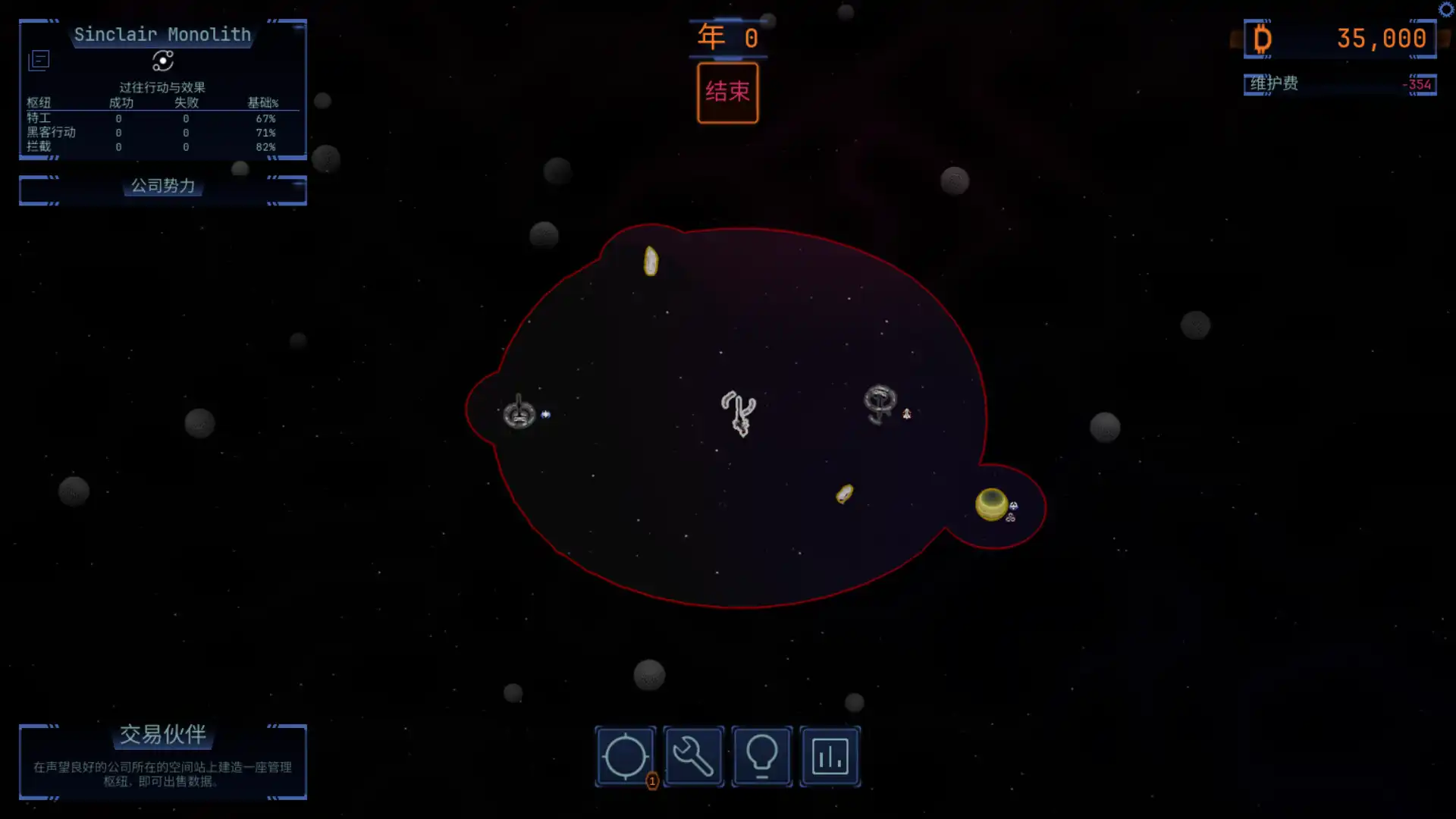
Task: Open the statistics bar chart panel
Action: coord(829,756)
